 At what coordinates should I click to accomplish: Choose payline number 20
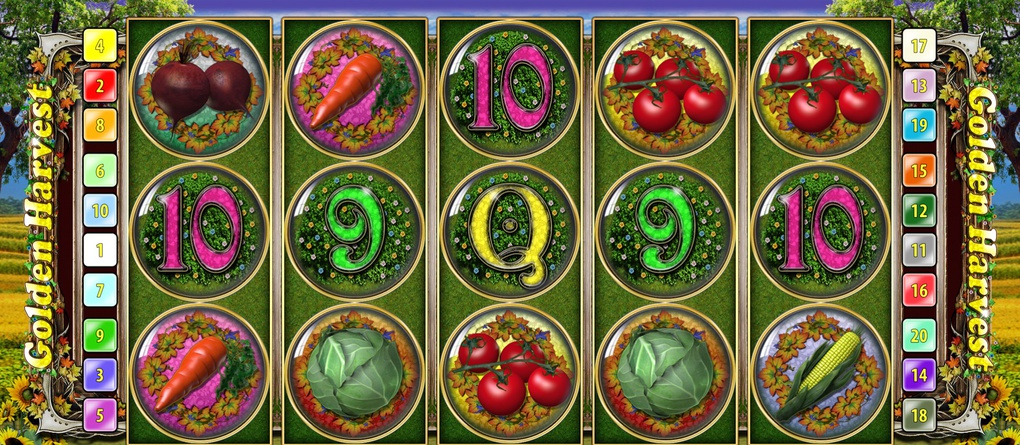pyautogui.click(x=919, y=333)
